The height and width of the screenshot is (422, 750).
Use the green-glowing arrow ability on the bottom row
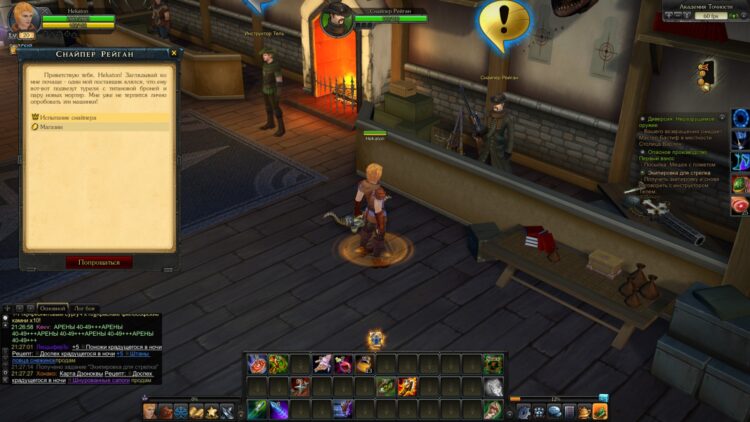point(257,410)
